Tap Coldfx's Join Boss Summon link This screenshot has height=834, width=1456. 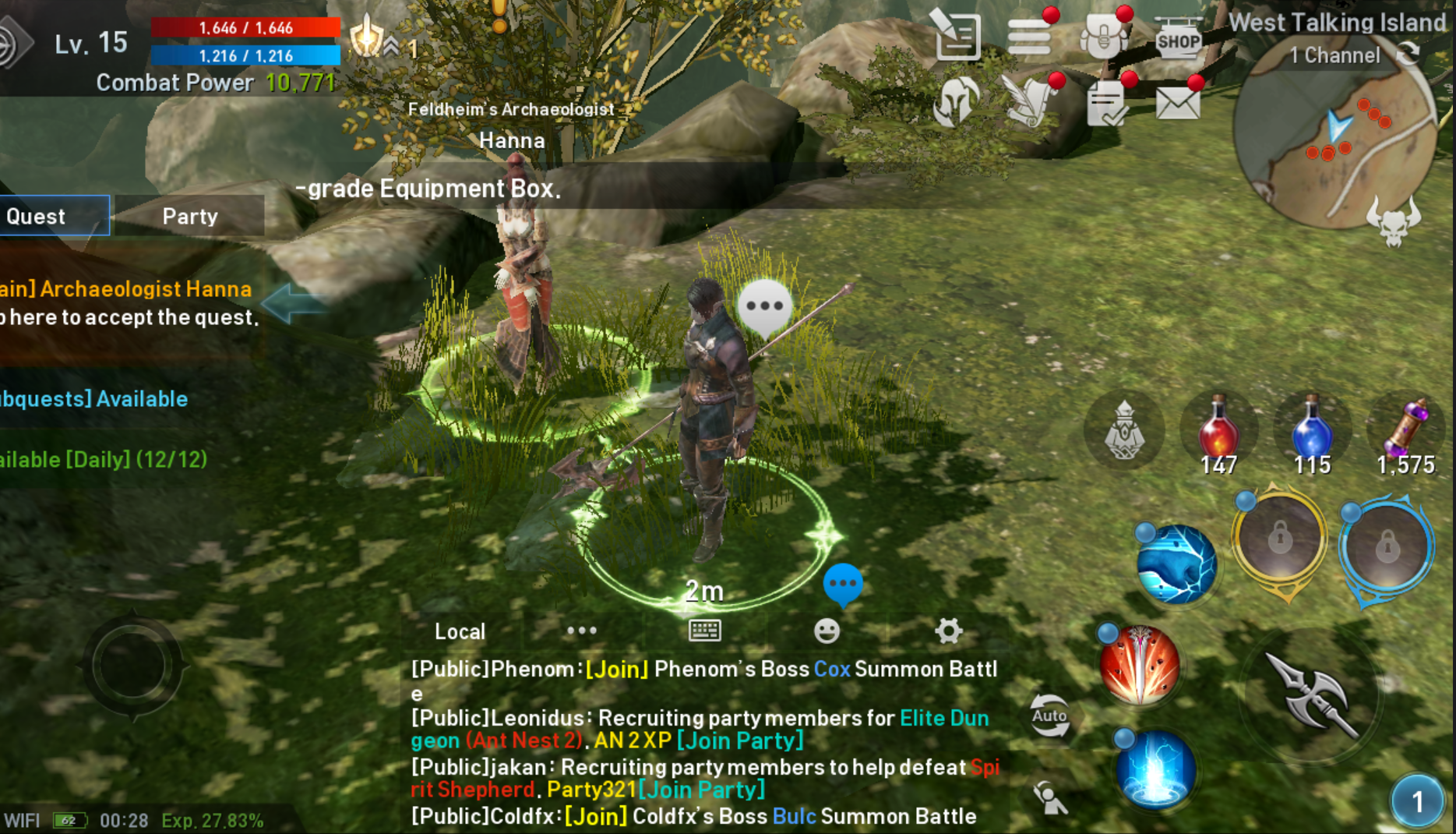tap(595, 816)
